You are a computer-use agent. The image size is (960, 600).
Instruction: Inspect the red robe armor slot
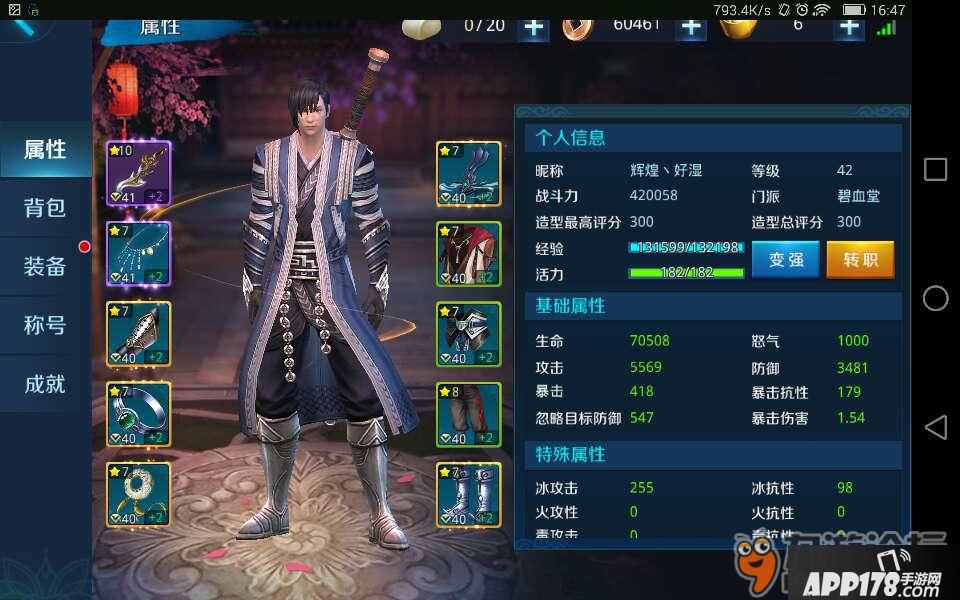click(468, 254)
